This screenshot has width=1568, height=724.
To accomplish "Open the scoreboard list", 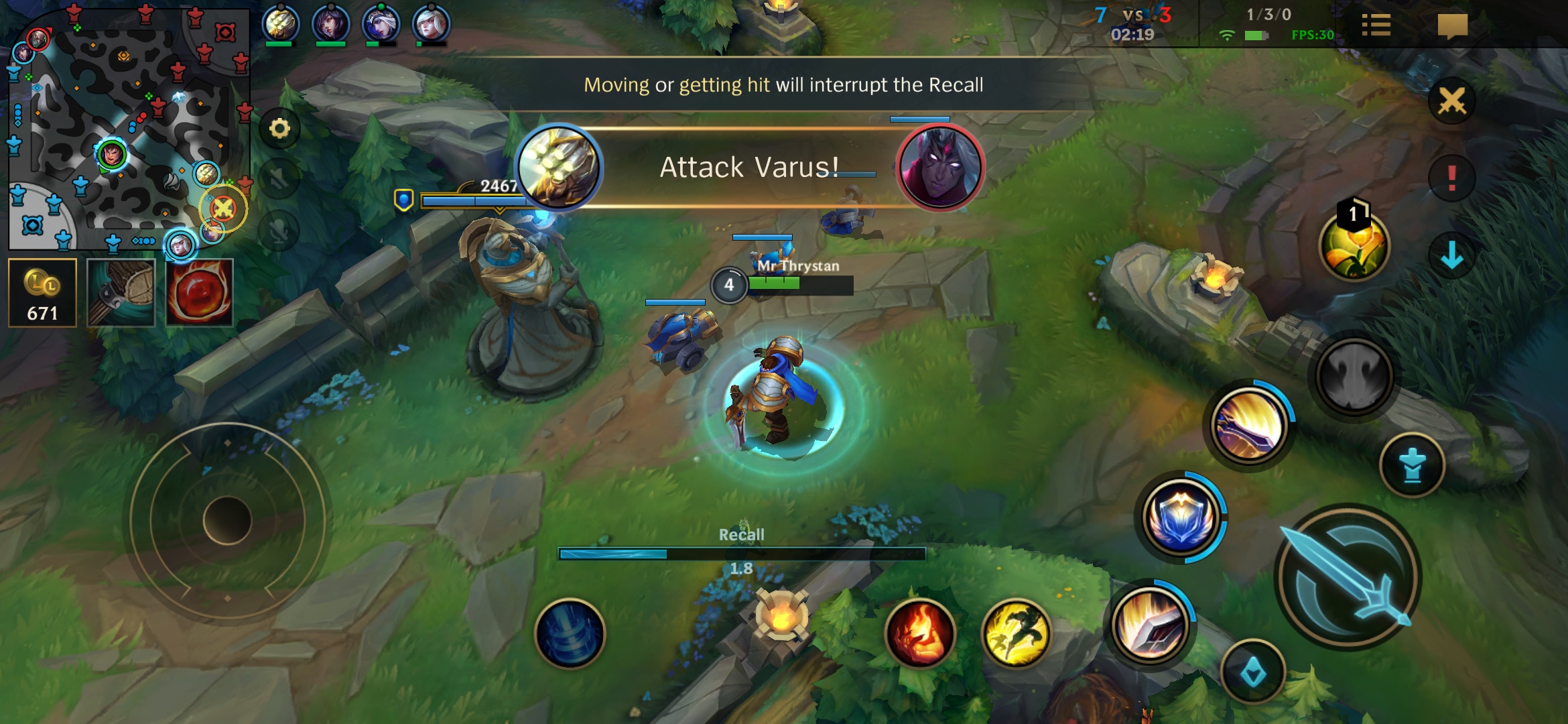I will pos(1376,26).
